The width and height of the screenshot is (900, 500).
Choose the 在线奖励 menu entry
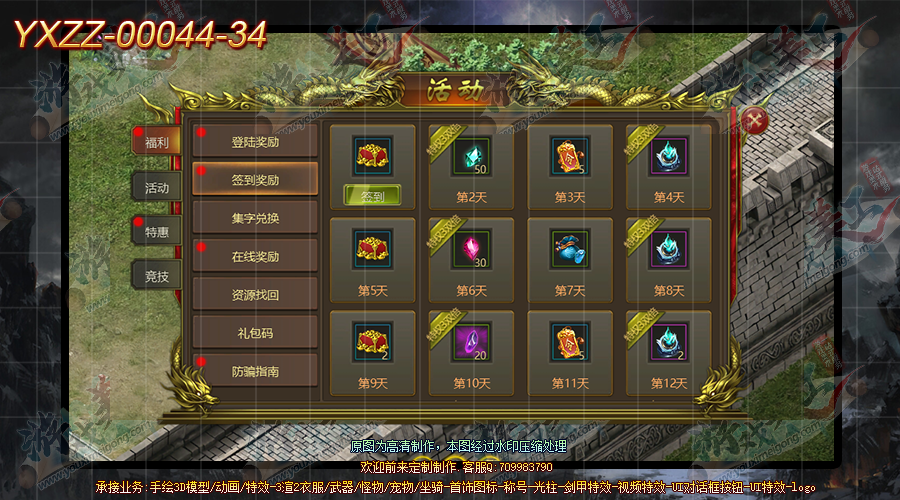point(255,256)
